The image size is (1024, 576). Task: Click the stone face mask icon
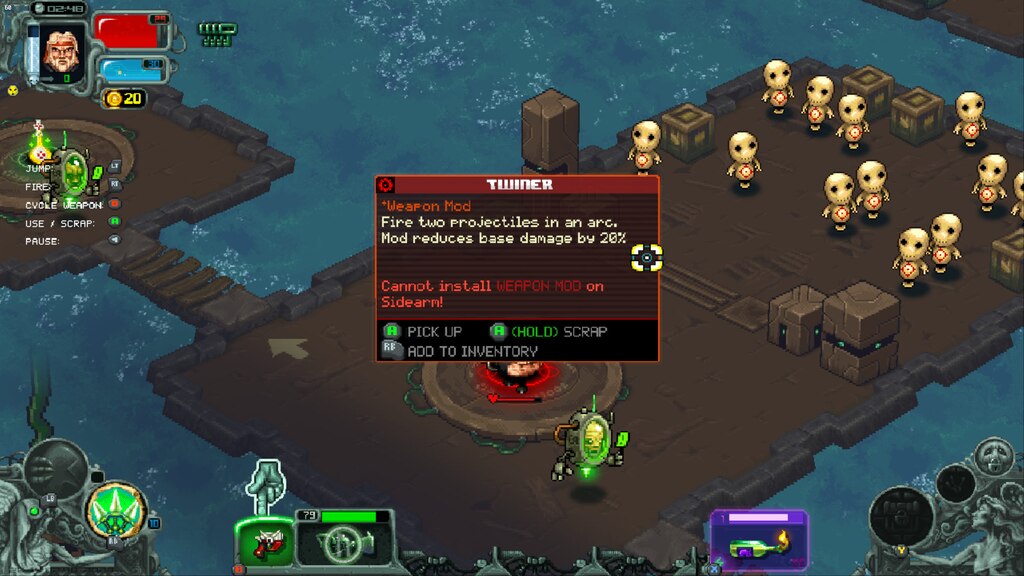[x=994, y=456]
